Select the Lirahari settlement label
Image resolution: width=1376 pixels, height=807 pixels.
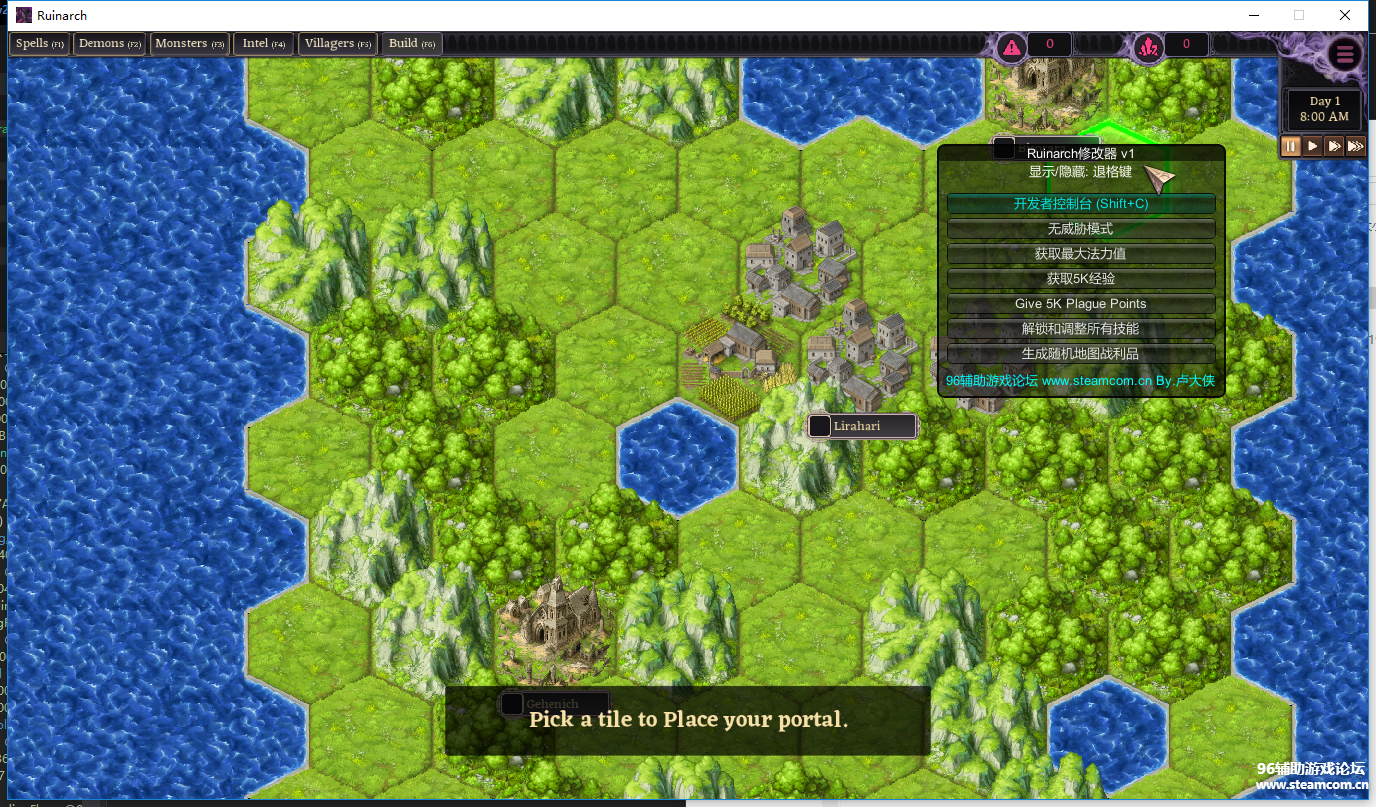862,426
